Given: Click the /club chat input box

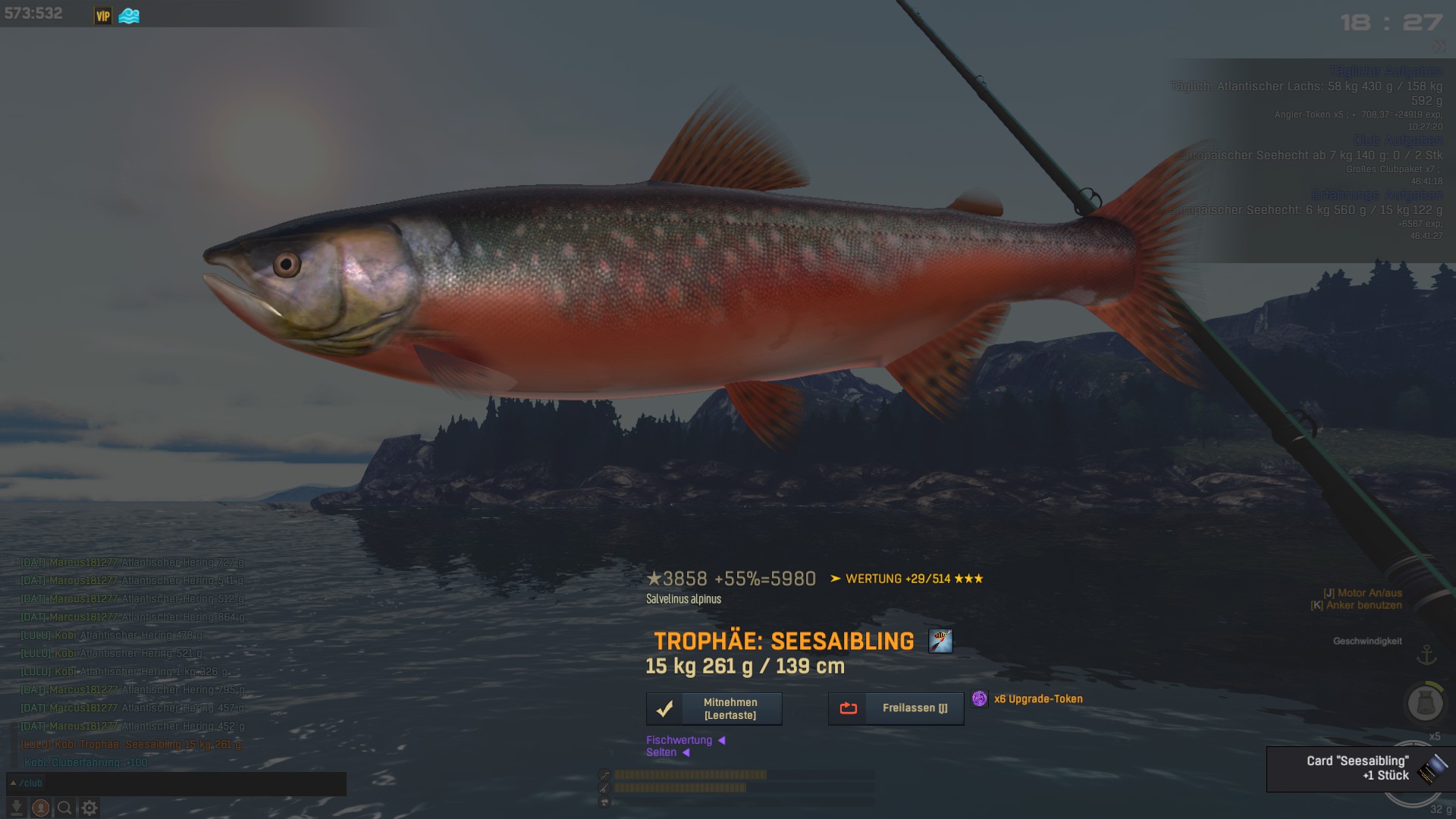Looking at the screenshot, I should [x=176, y=783].
